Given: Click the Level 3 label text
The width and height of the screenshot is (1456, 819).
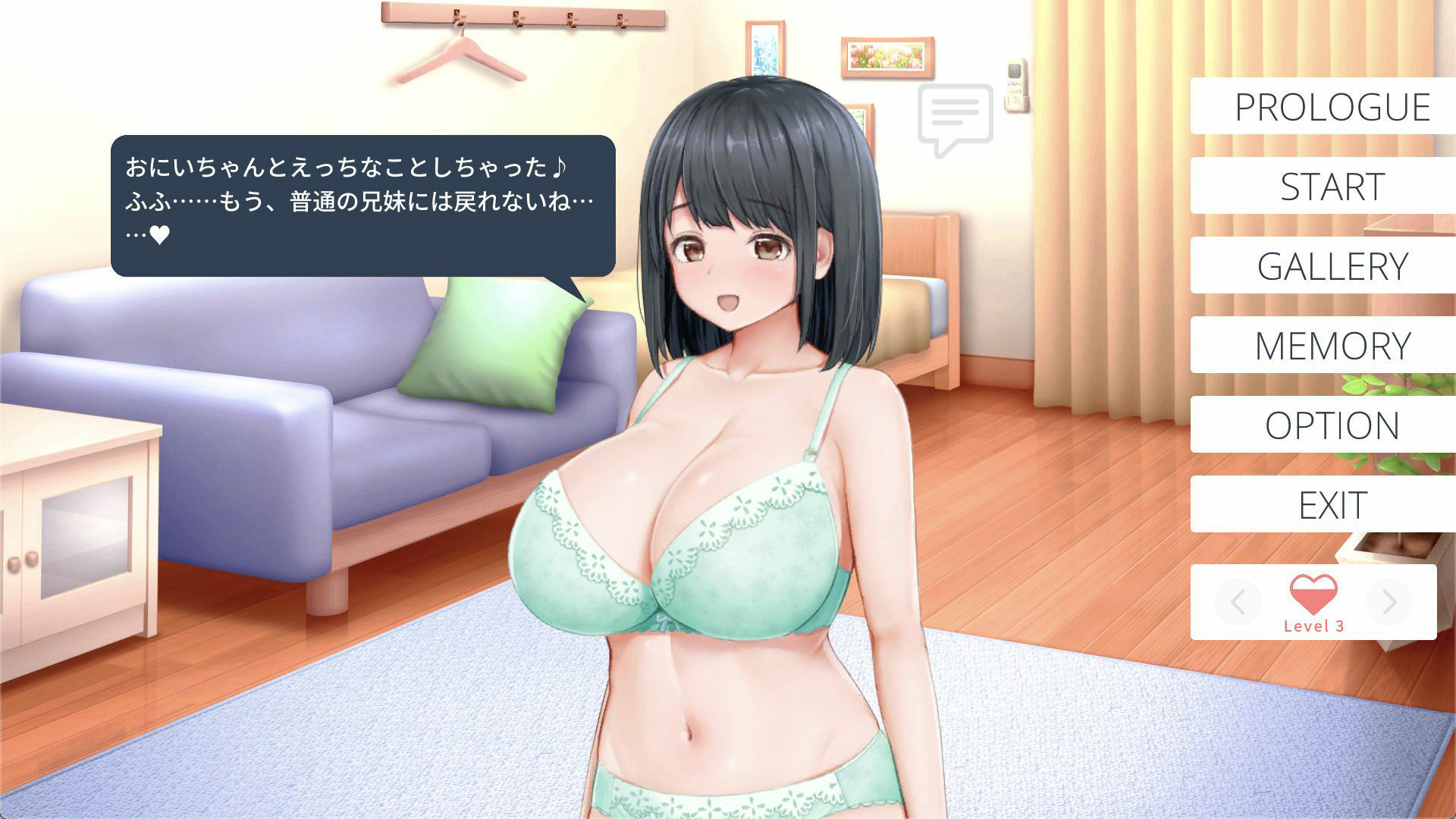Looking at the screenshot, I should [x=1314, y=625].
